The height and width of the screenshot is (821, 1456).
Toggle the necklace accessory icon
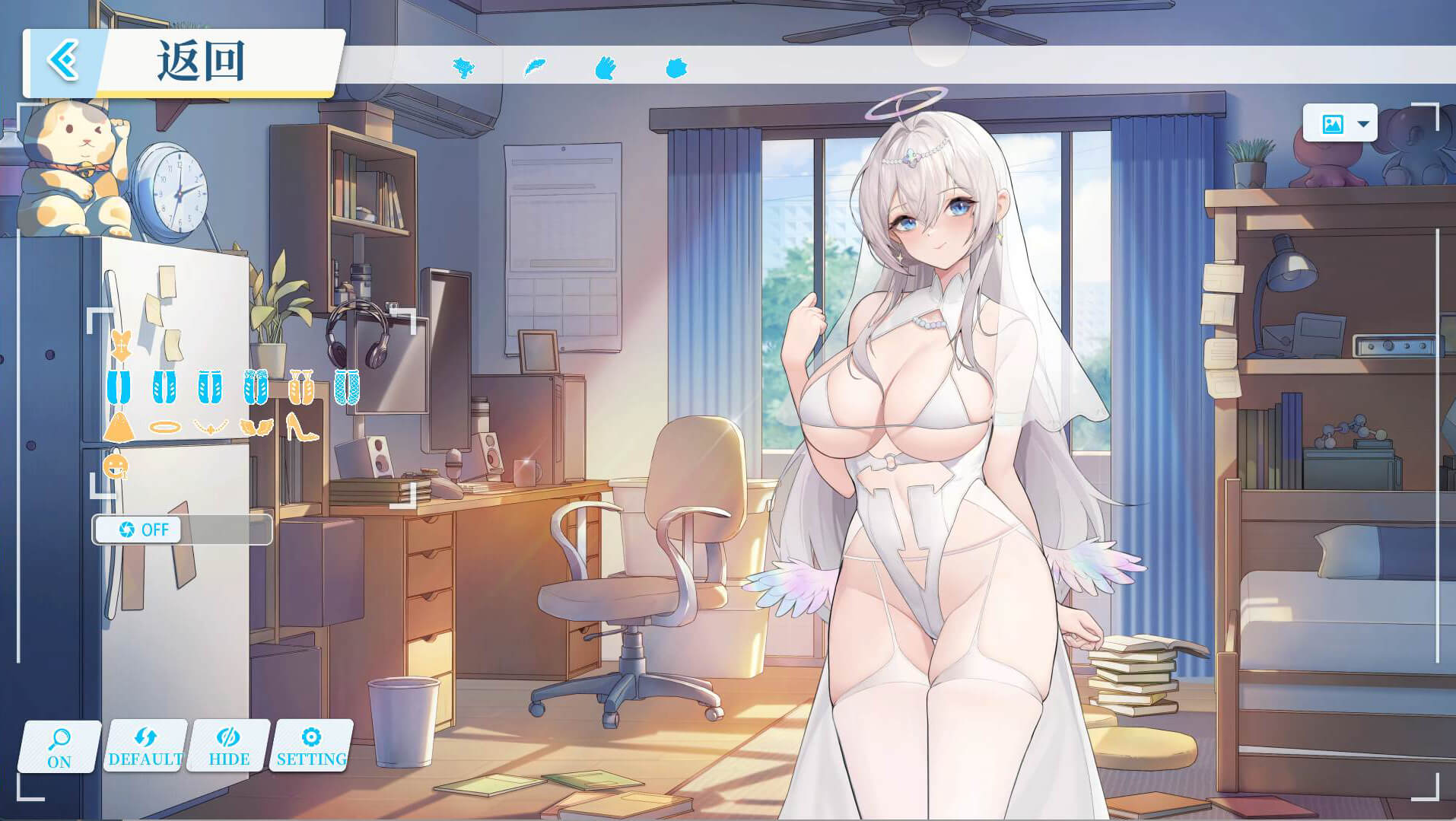click(x=211, y=427)
